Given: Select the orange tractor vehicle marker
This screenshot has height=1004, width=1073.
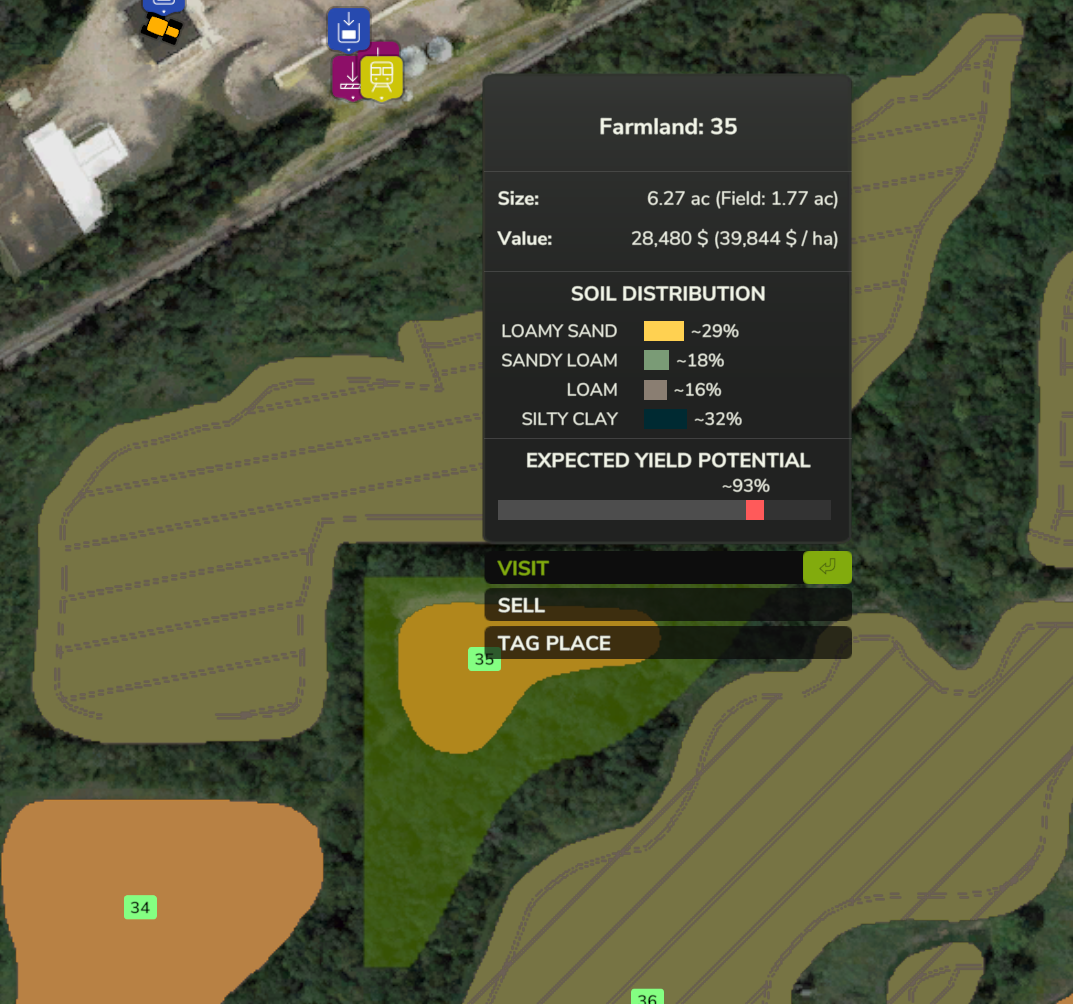Looking at the screenshot, I should pos(161,29).
